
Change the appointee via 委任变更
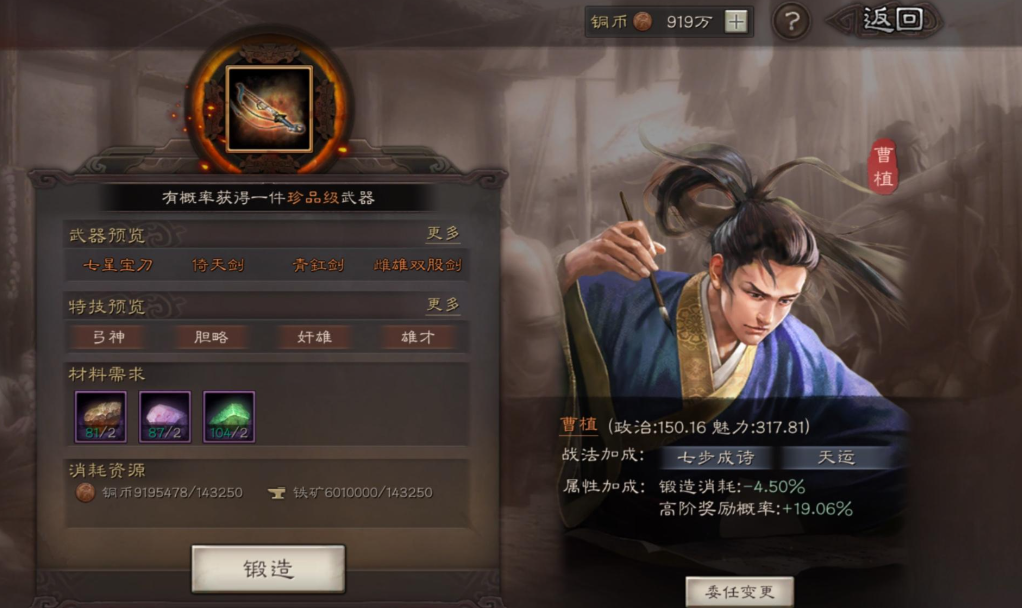pos(739,591)
